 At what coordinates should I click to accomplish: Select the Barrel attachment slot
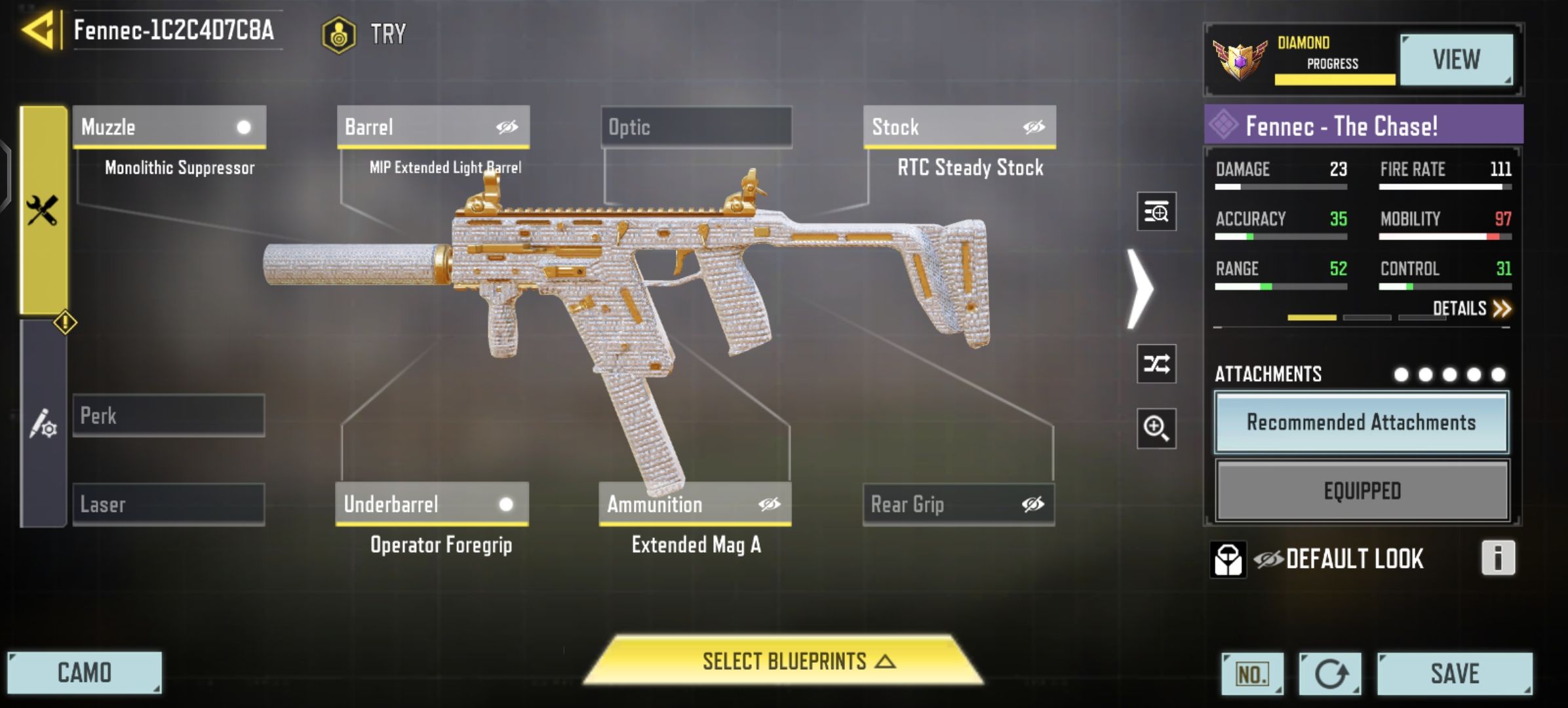click(433, 127)
